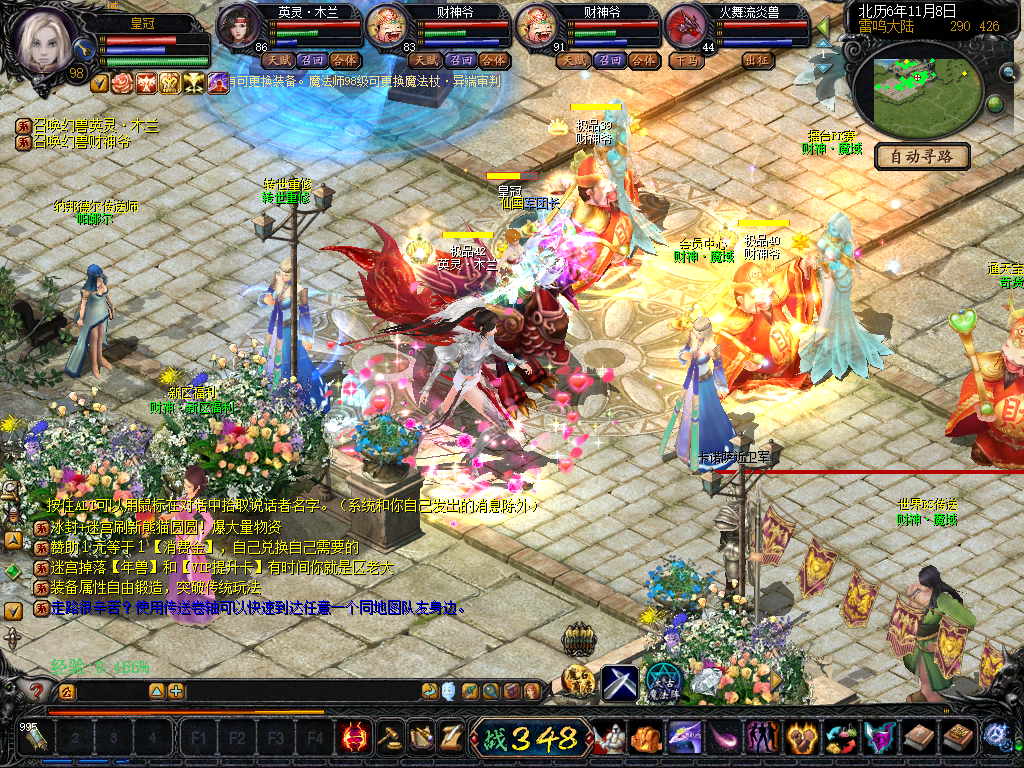The image size is (1024, 768).
Task: Select the 皇冠 player portrait
Action: (x=43, y=40)
